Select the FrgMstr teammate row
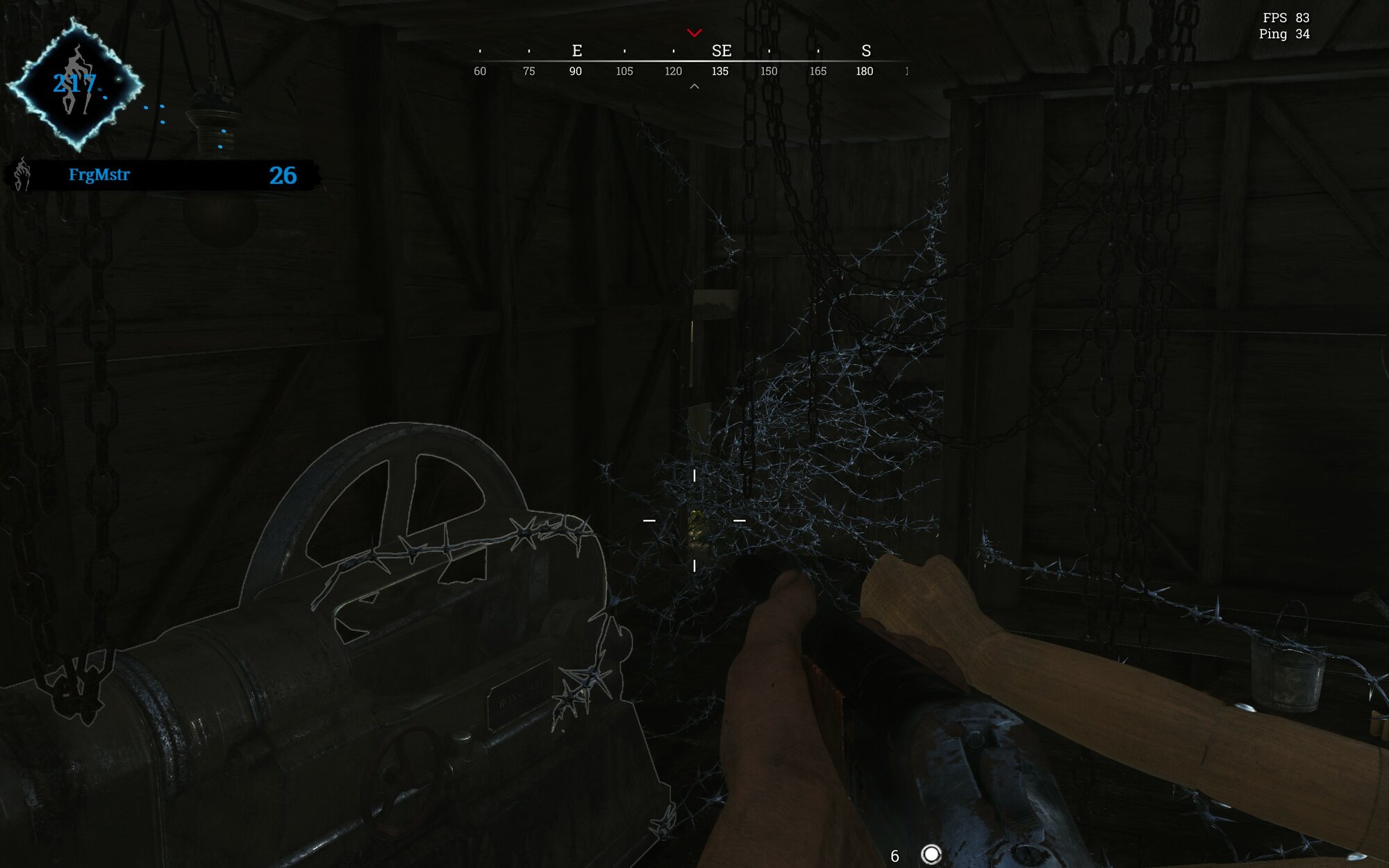 [x=163, y=175]
